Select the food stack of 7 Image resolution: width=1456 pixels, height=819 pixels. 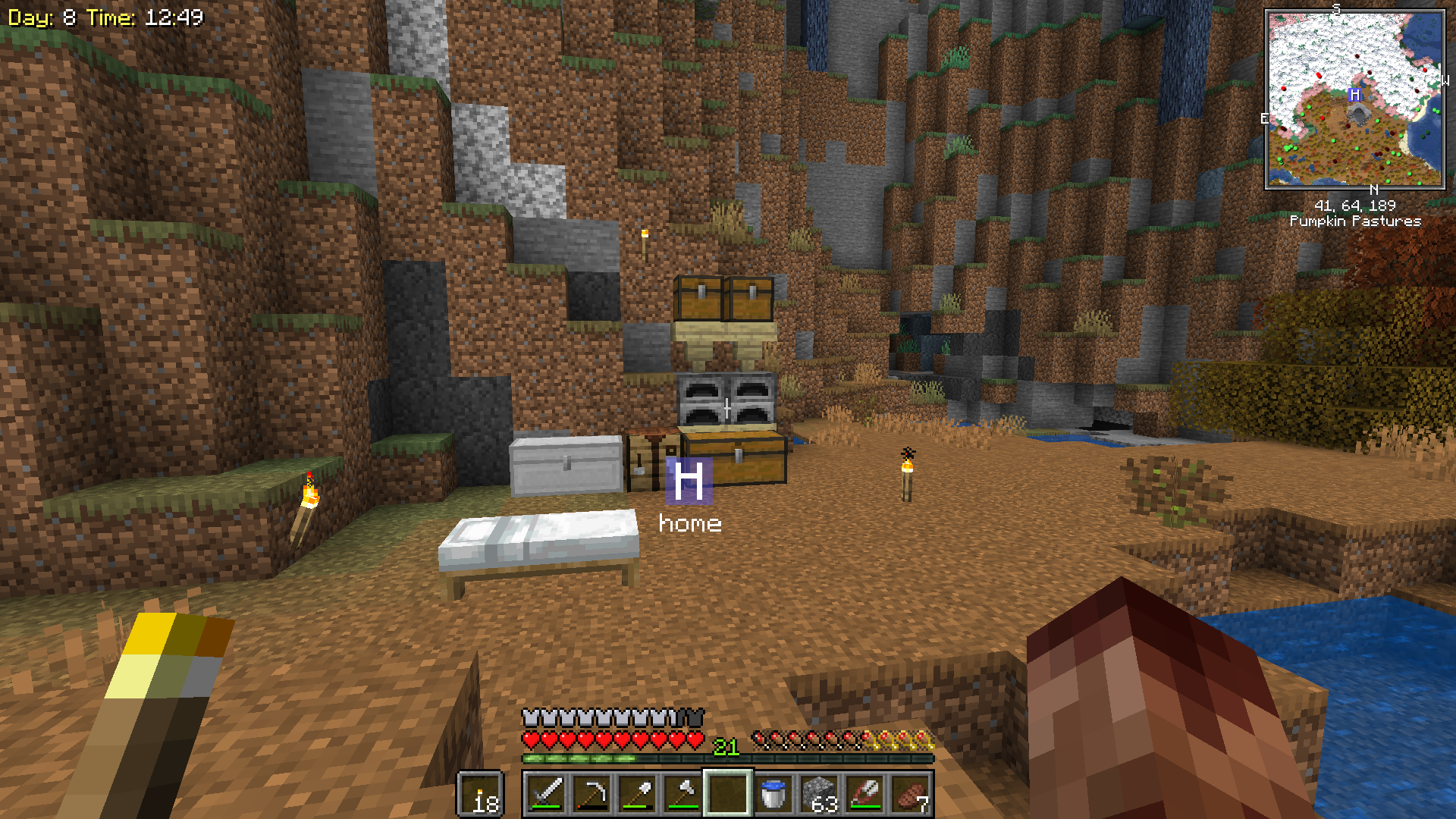[x=910, y=794]
